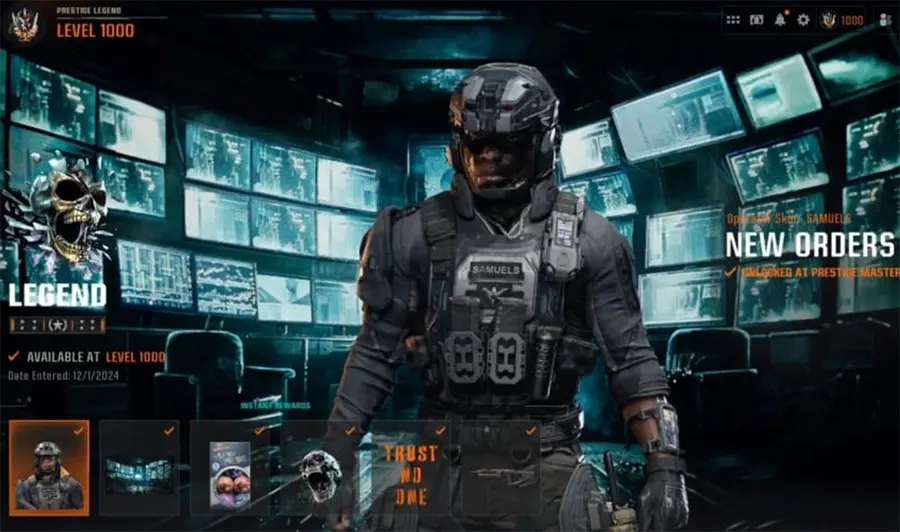Viewport: 900px width, 532px height.
Task: Open the notifications bell
Action: coord(780,20)
